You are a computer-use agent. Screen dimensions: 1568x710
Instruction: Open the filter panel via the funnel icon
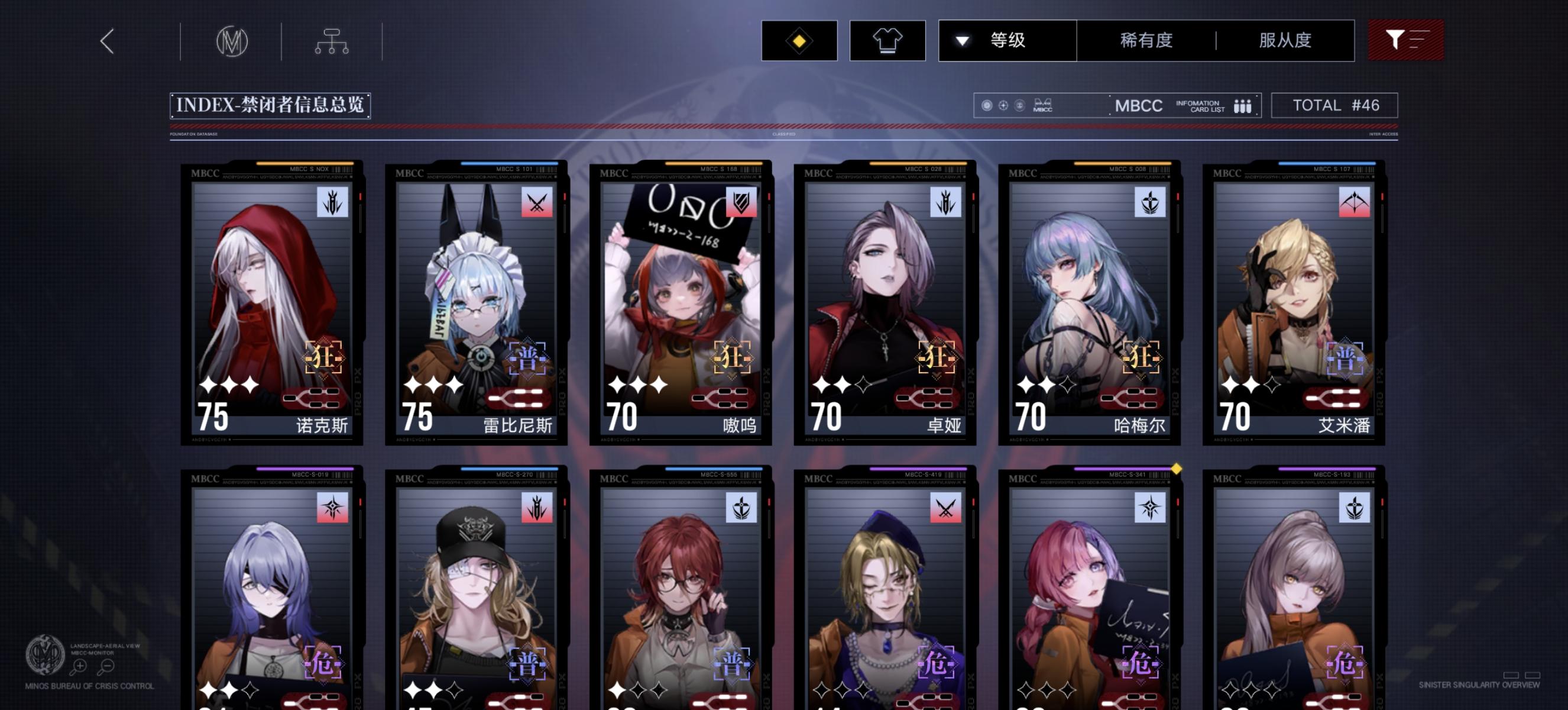point(1406,40)
